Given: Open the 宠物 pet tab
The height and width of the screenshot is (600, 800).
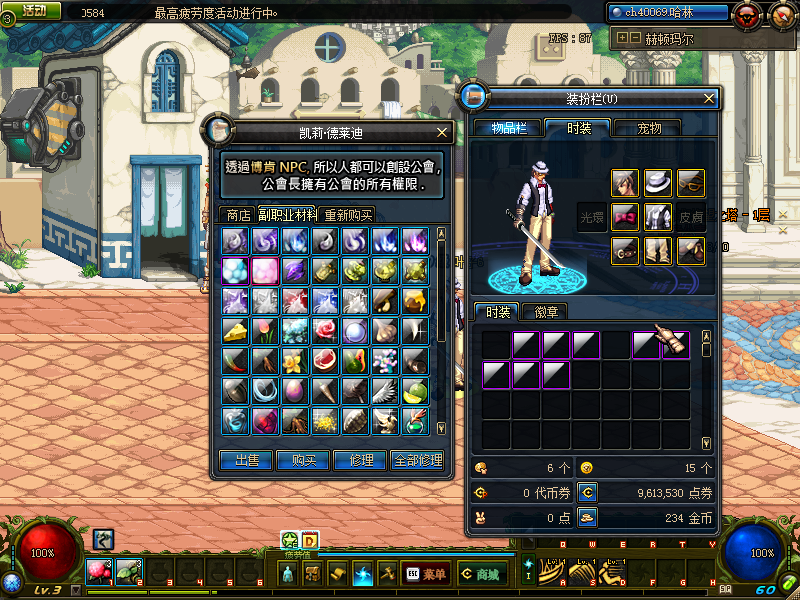Looking at the screenshot, I should click(657, 128).
